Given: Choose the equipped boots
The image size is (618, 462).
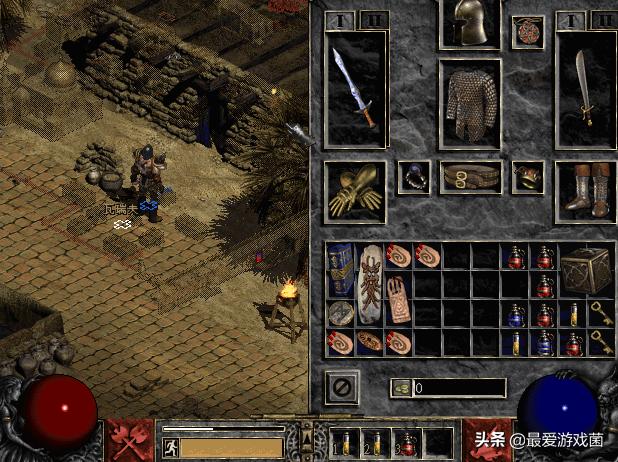Looking at the screenshot, I should [x=585, y=190].
